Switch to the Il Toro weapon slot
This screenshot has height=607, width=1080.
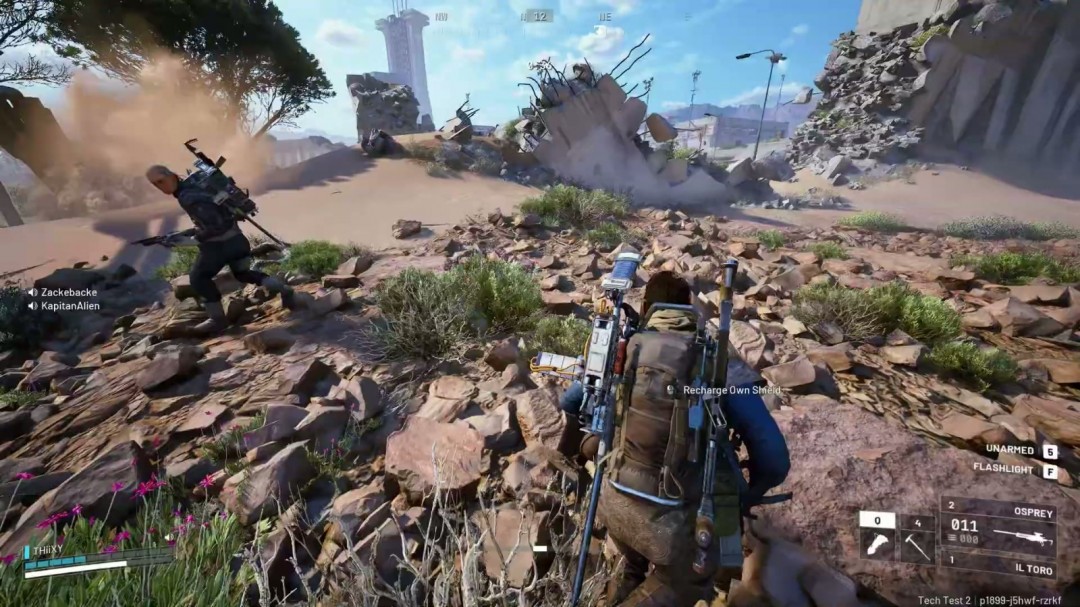pyautogui.click(x=998, y=567)
